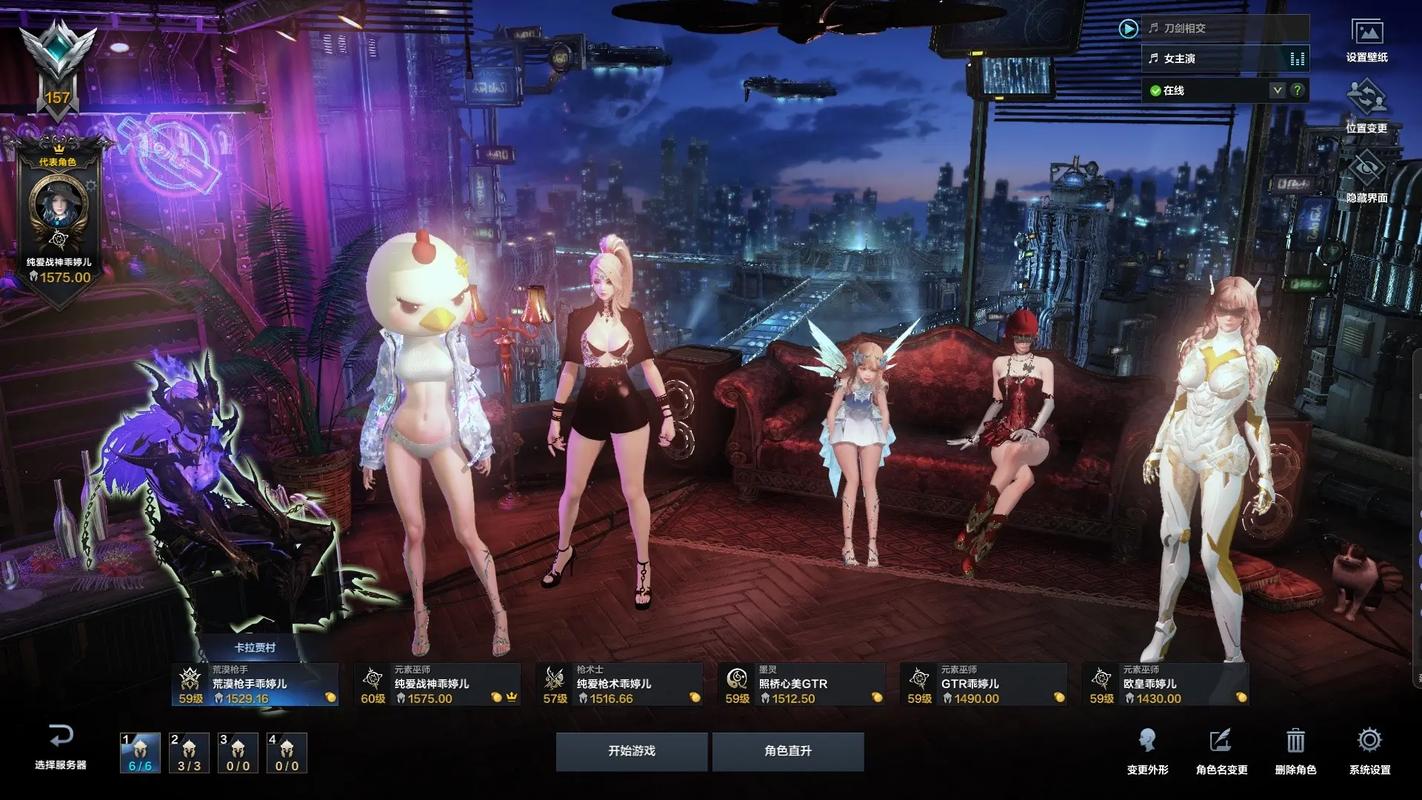Choose character 纯爱战神乖婷儿 in the list
1422x800 pixels.
(437, 685)
